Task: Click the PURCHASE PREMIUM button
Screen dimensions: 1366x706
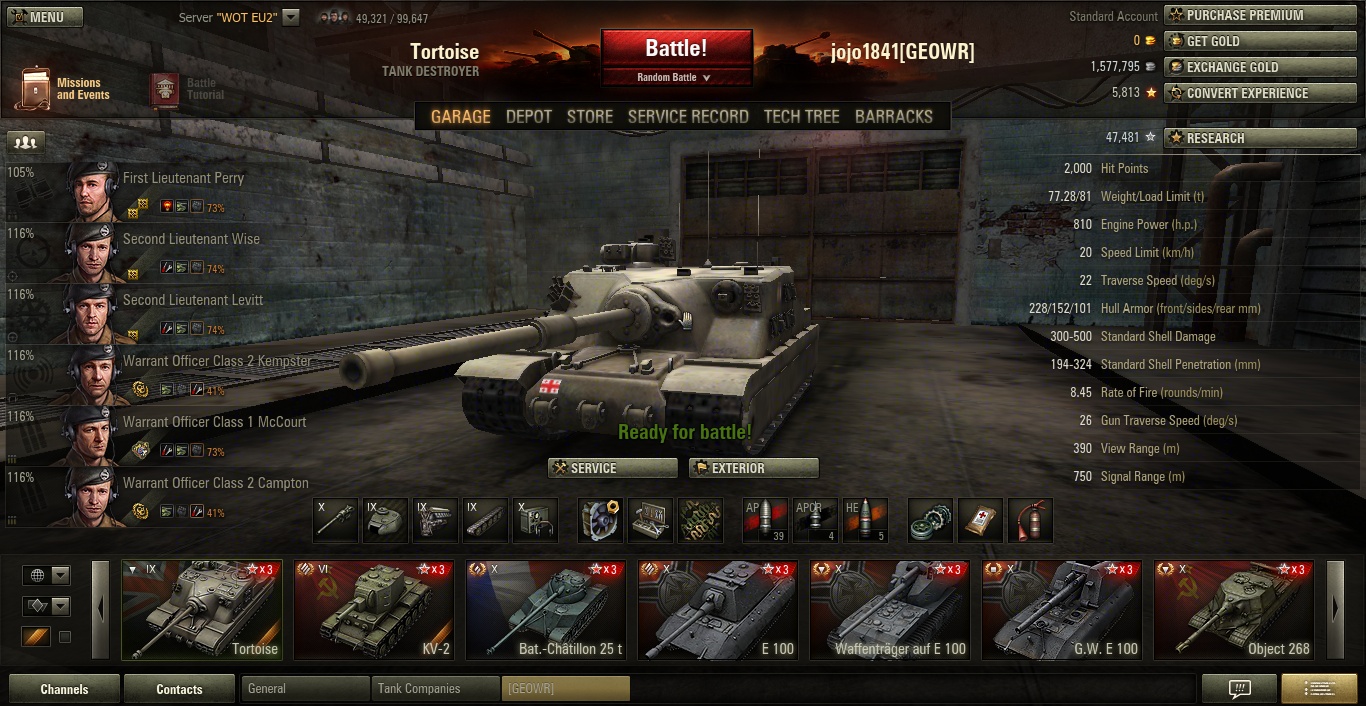Action: [1259, 15]
